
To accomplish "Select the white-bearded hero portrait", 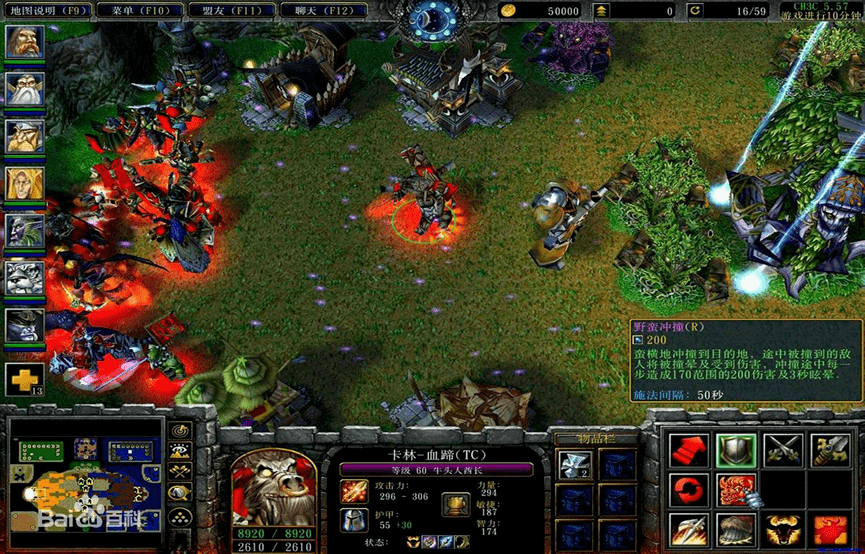I will point(24,89).
